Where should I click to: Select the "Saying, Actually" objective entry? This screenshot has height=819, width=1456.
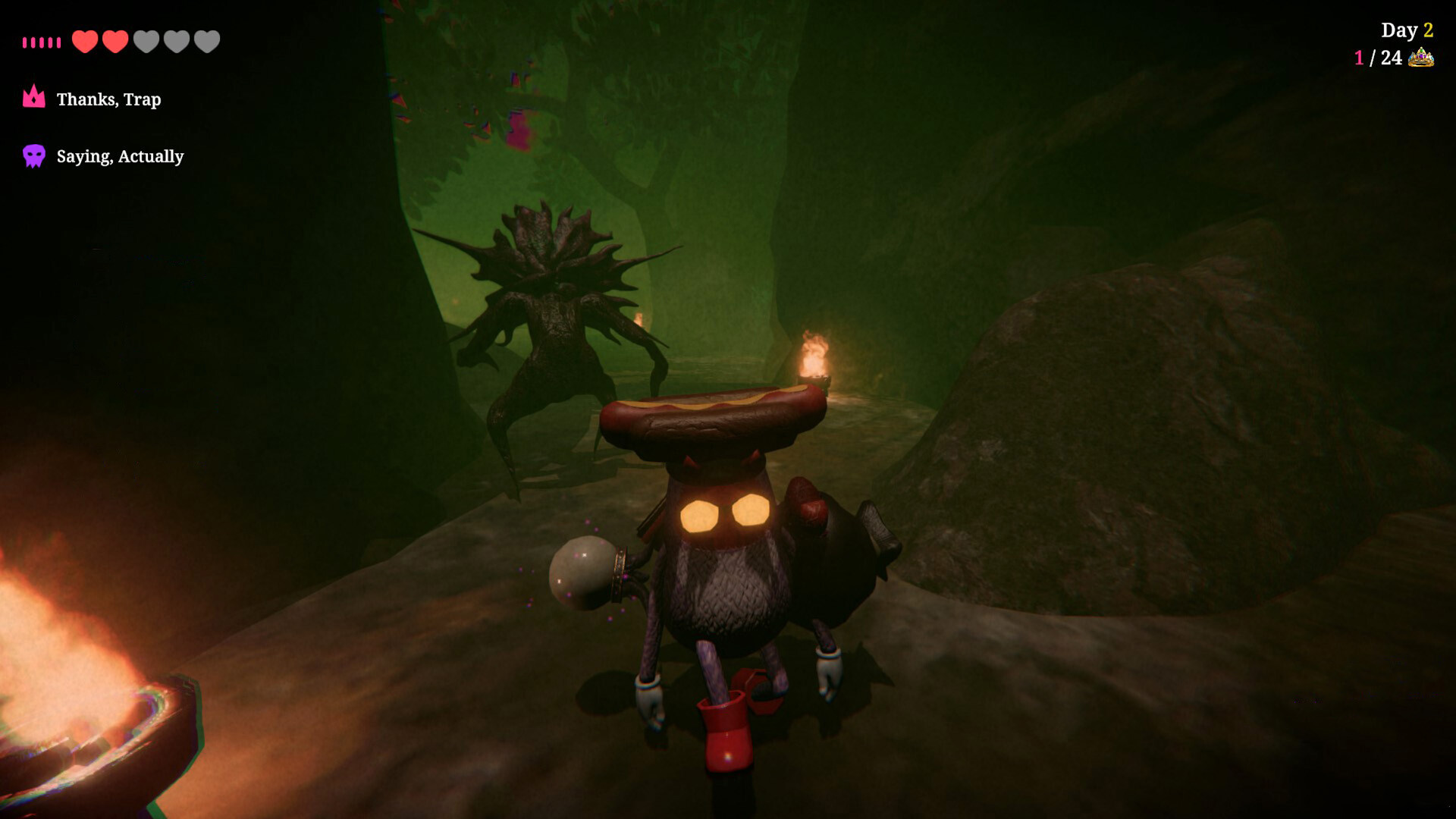(x=120, y=156)
